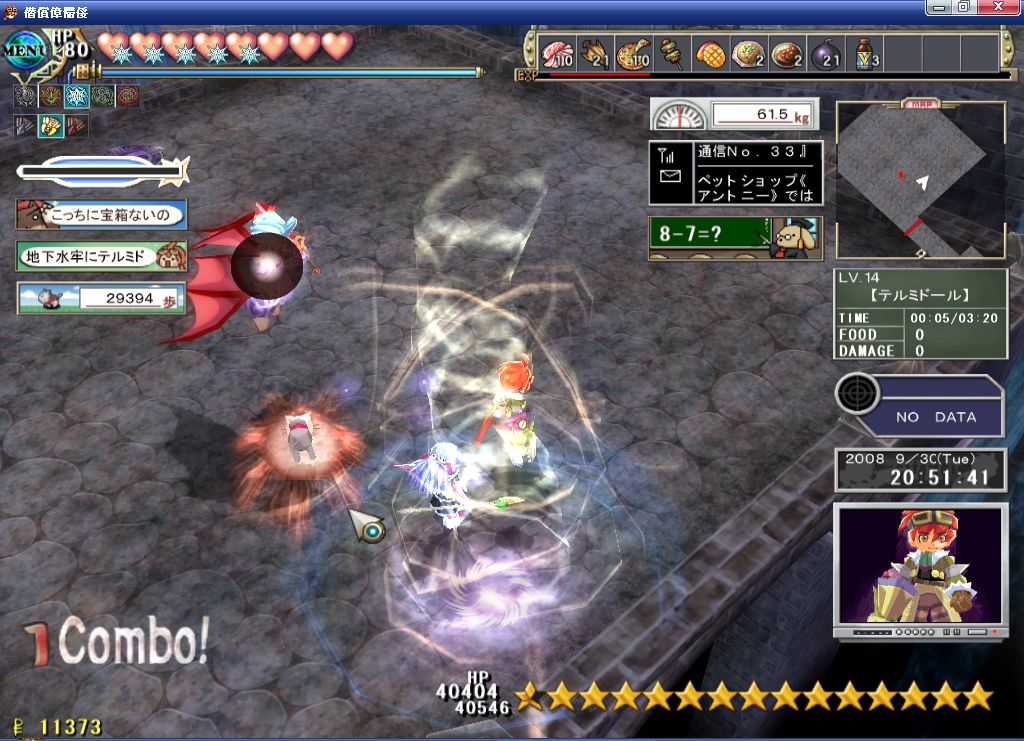Select the purple bomb item slot

pos(827,53)
